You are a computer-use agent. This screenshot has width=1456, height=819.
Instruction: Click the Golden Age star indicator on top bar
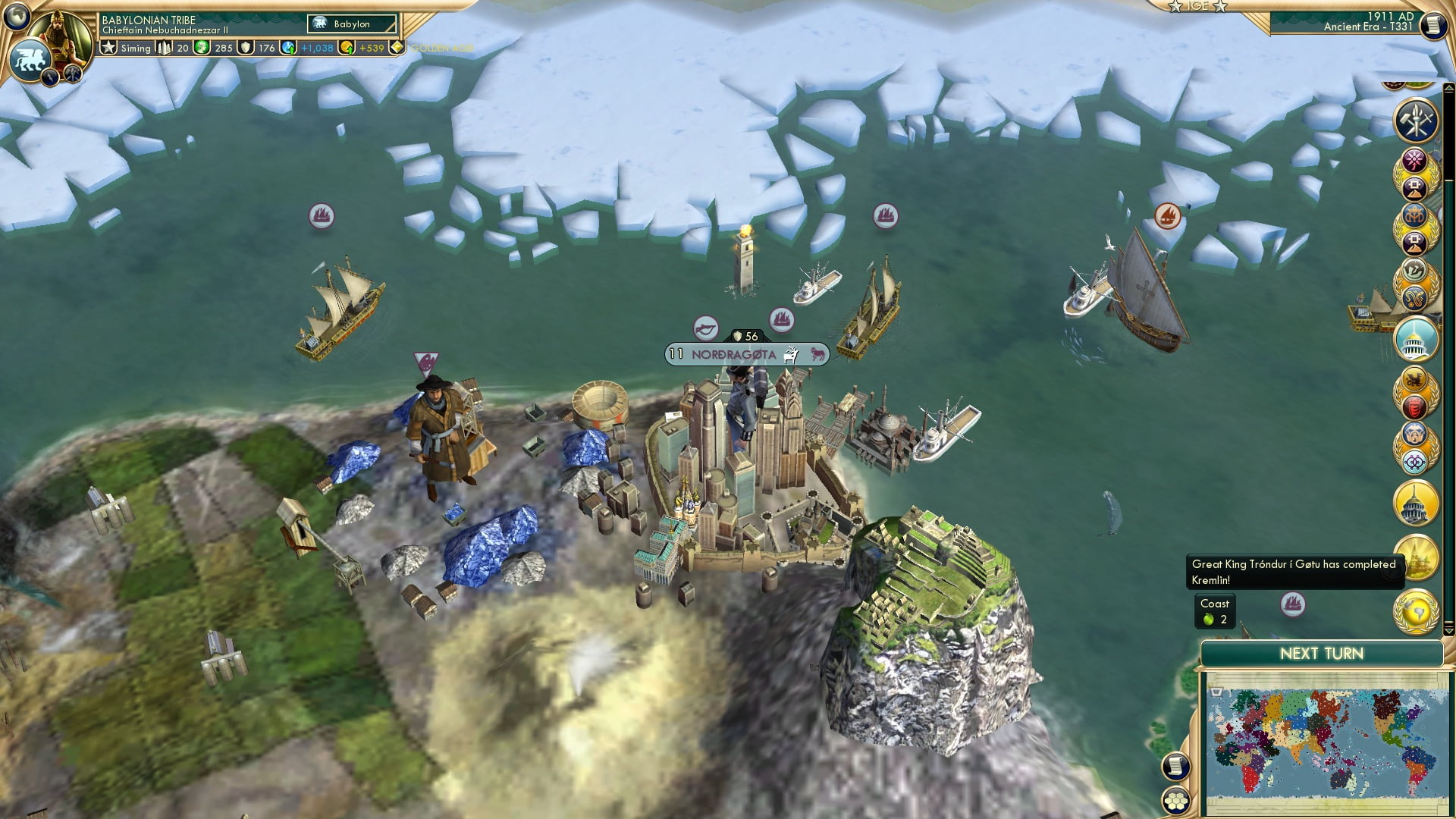coord(395,49)
